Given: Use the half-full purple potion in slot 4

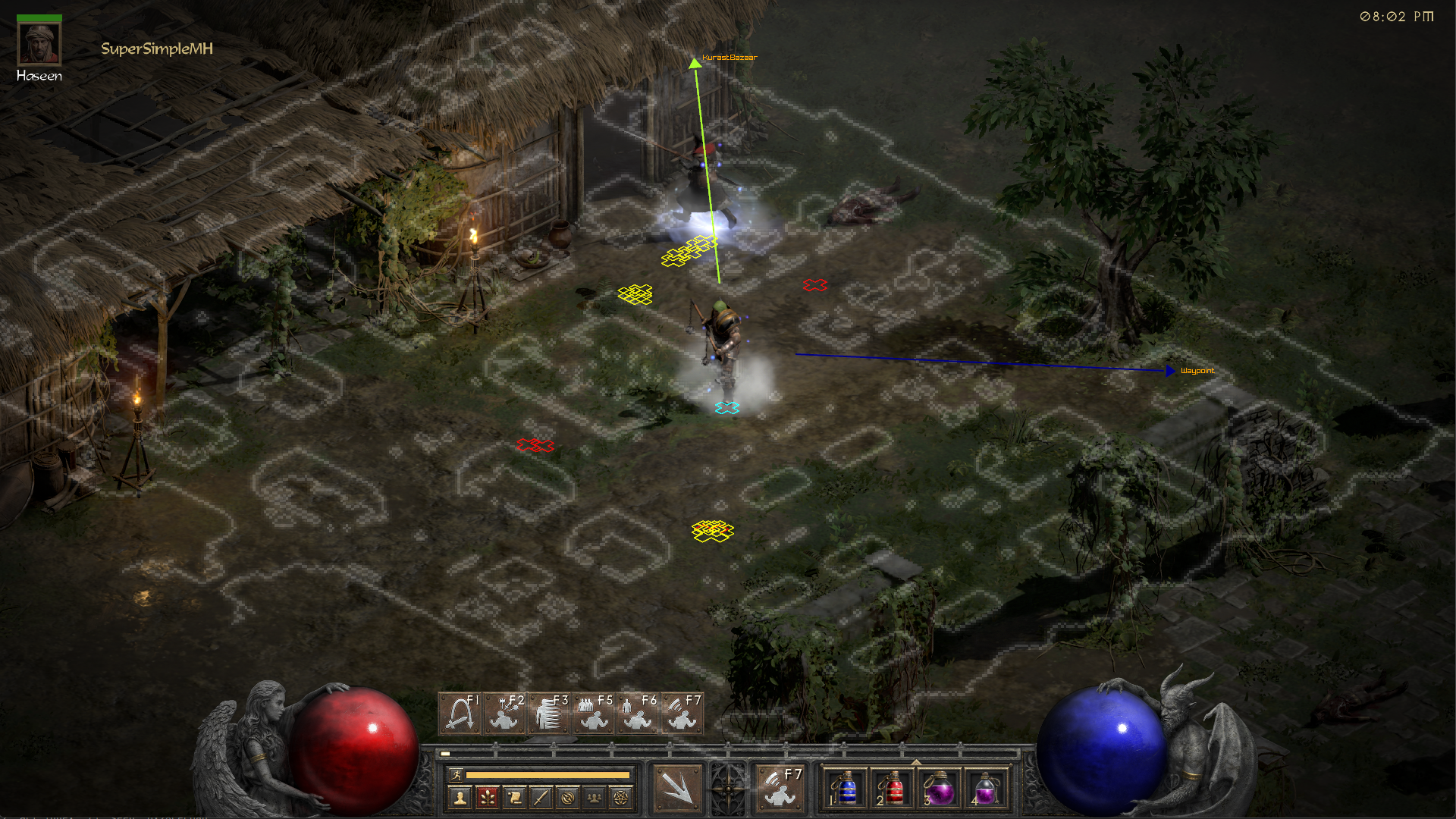Looking at the screenshot, I should coord(986,789).
